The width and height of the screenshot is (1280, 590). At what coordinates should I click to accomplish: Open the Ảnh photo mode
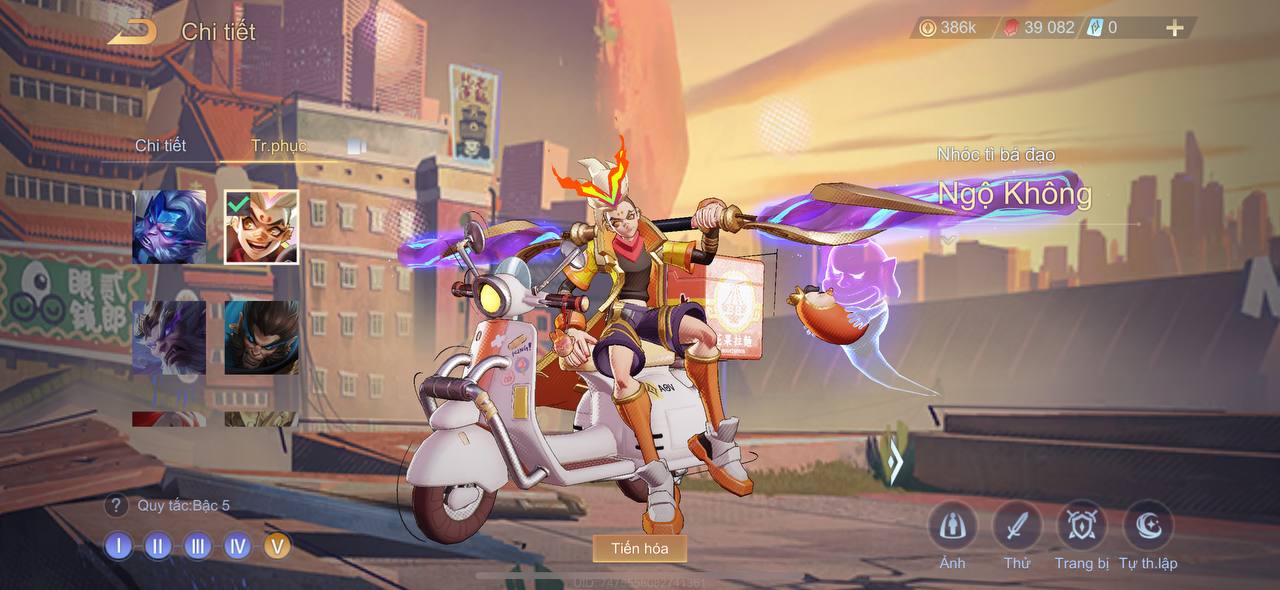click(x=952, y=526)
